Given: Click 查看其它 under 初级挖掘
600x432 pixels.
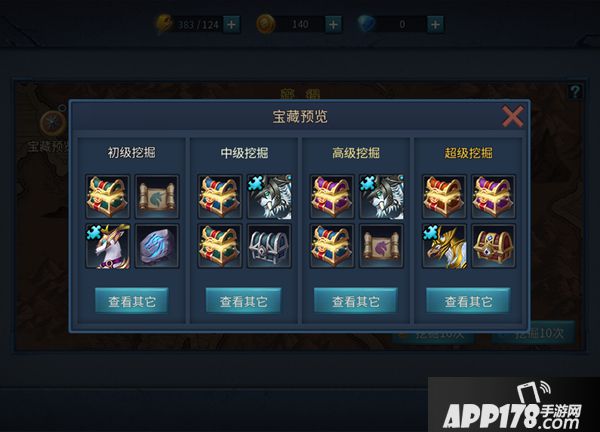Looking at the screenshot, I should 131,300.
